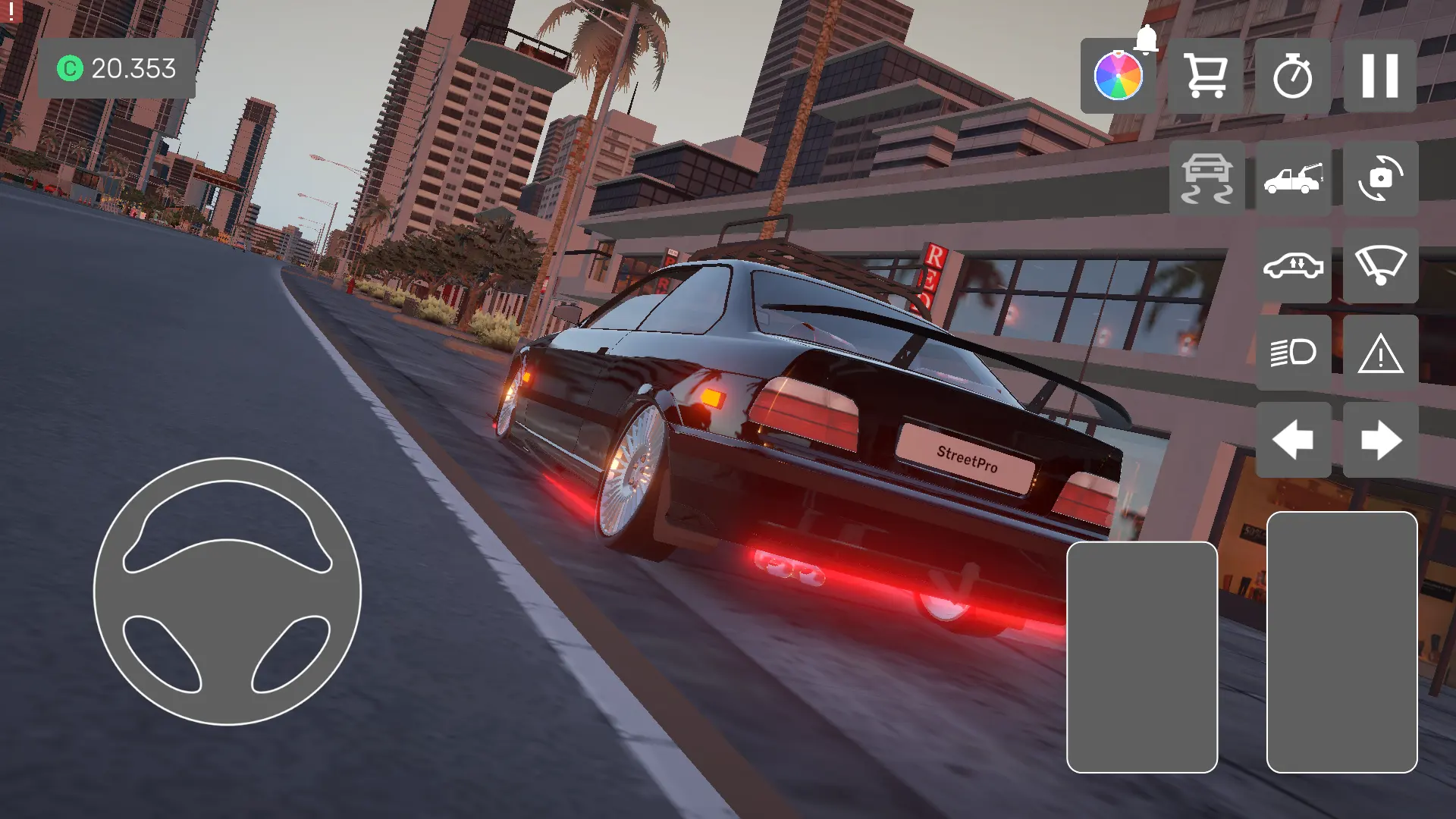Toggle the traction control skid icon
1456x819 pixels.
[x=1207, y=178]
